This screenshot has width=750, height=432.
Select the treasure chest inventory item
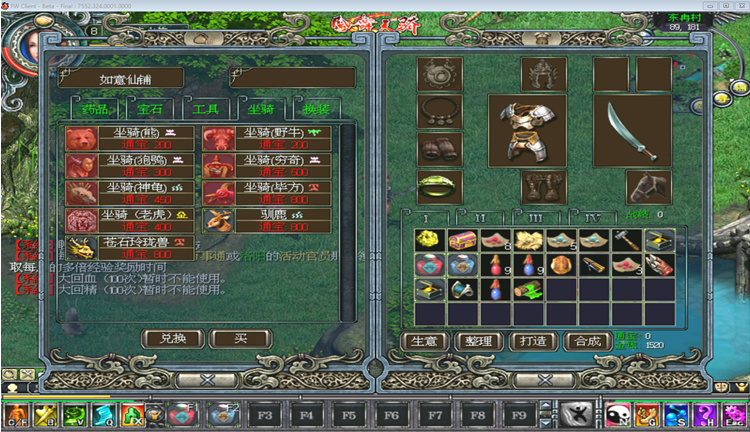(x=461, y=241)
